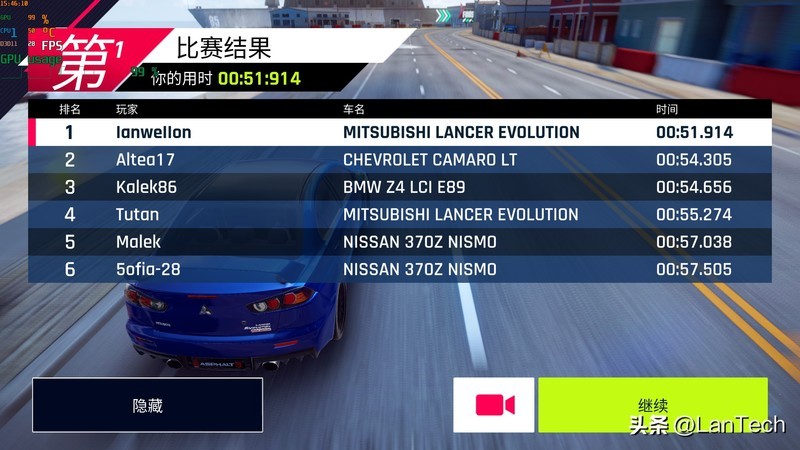Image resolution: width=800 pixels, height=450 pixels.
Task: Continue past the results screen
Action: coord(652,405)
